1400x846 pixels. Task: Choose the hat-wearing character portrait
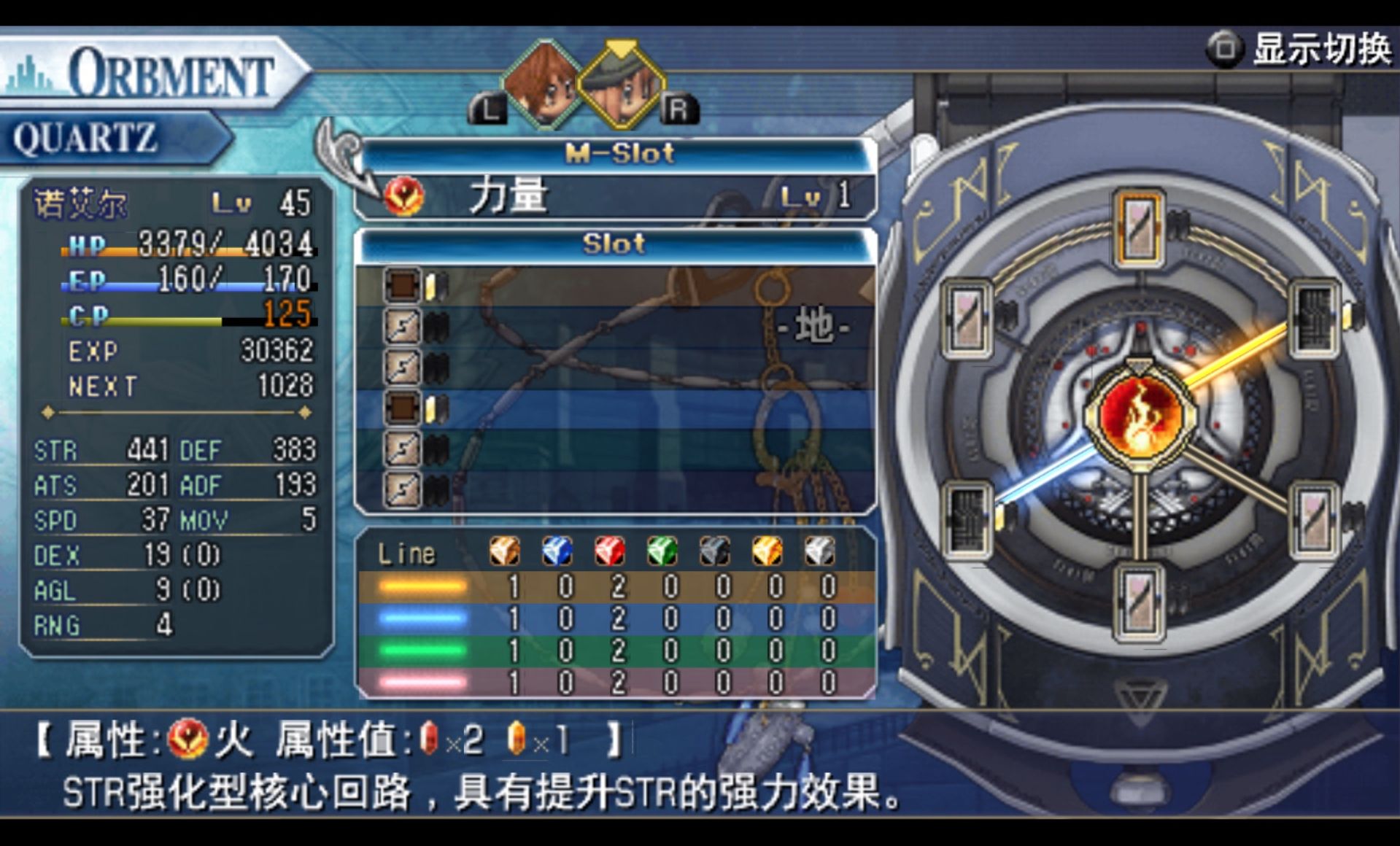click(x=622, y=86)
